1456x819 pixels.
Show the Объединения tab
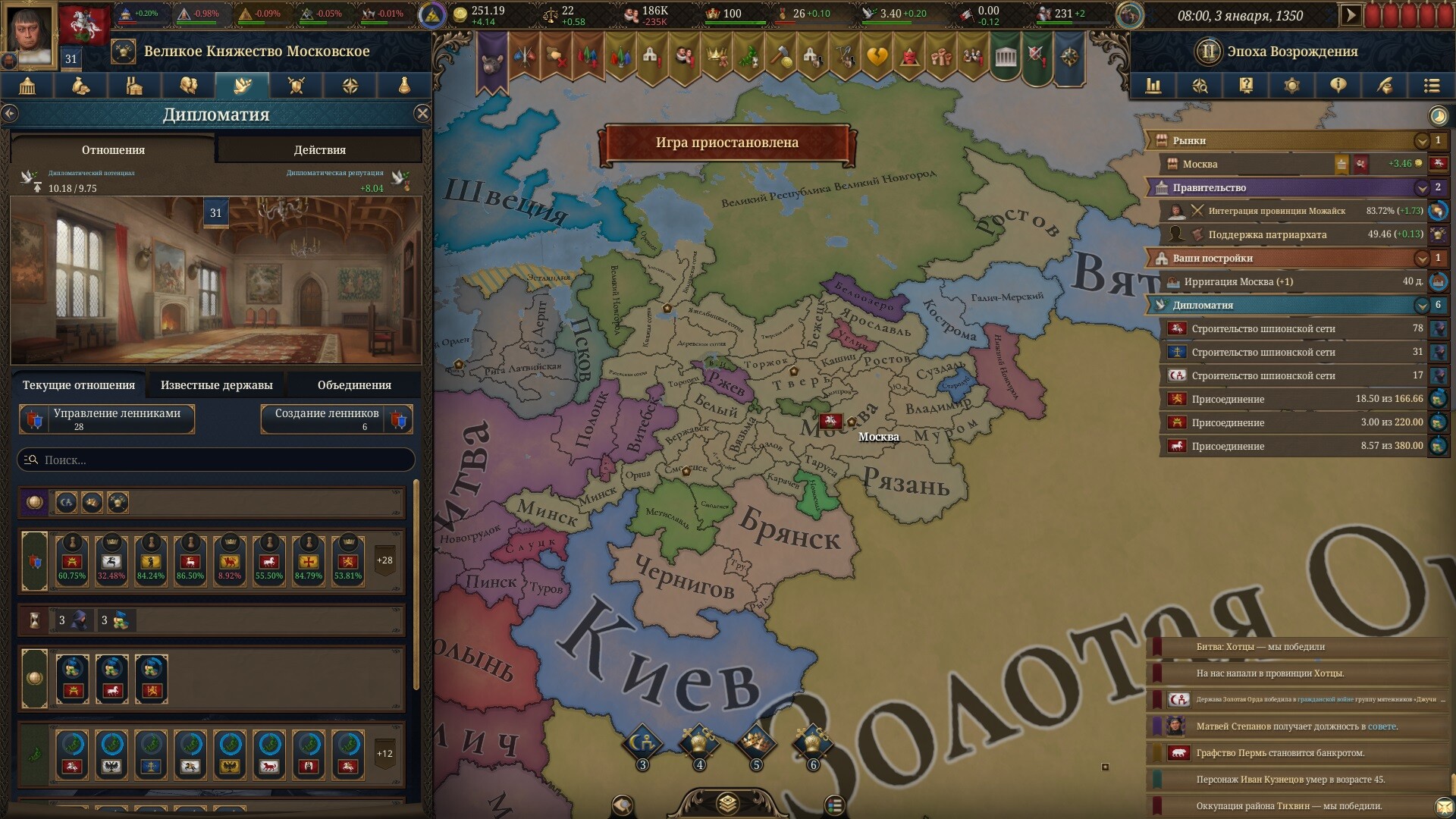pos(354,385)
